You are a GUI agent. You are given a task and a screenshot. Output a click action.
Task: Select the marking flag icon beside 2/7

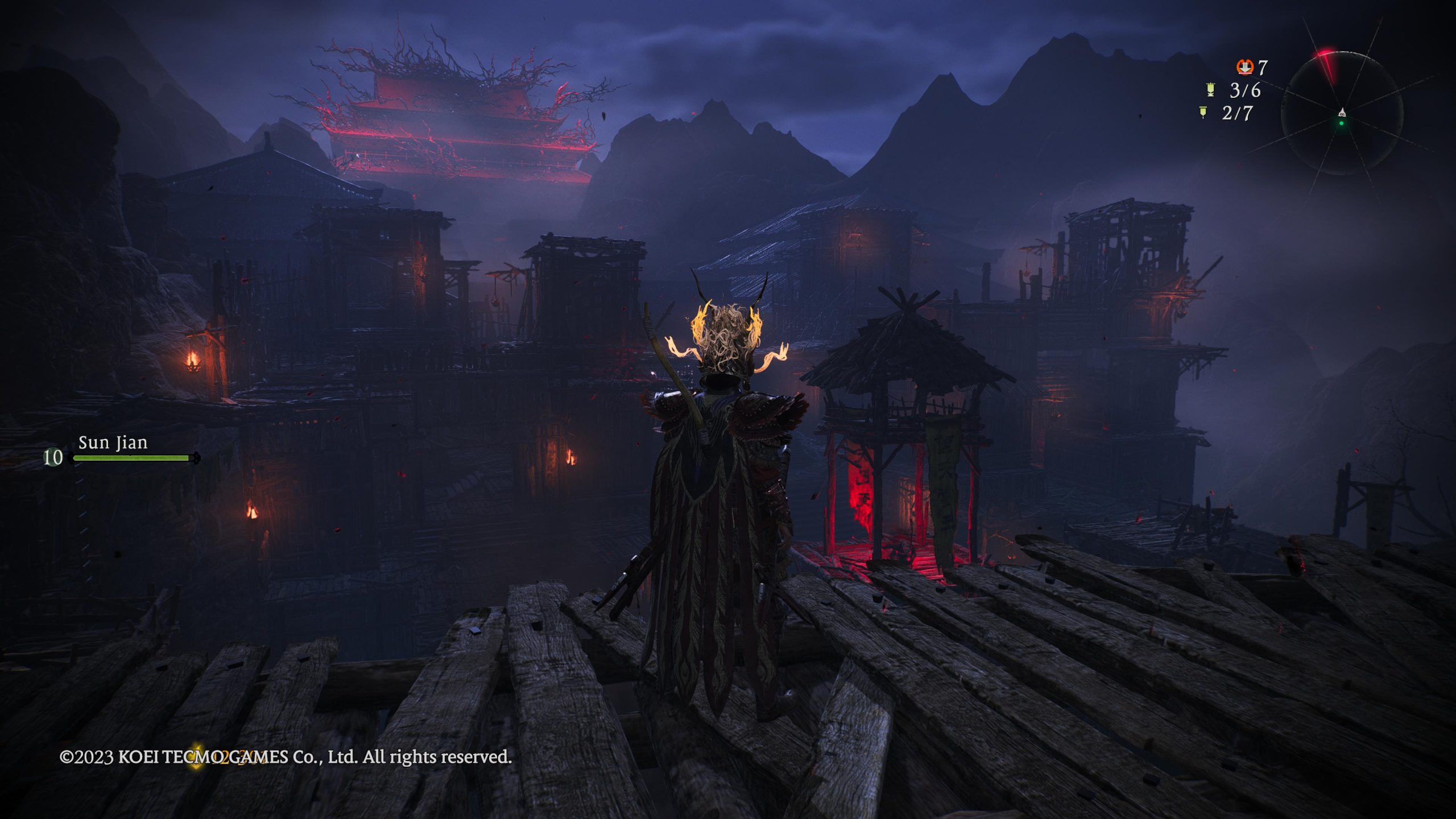tap(1203, 113)
